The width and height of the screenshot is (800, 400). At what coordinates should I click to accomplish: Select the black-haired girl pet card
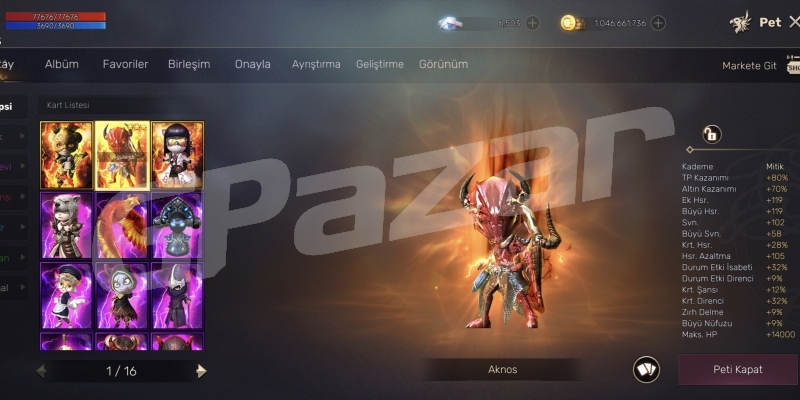[177, 155]
